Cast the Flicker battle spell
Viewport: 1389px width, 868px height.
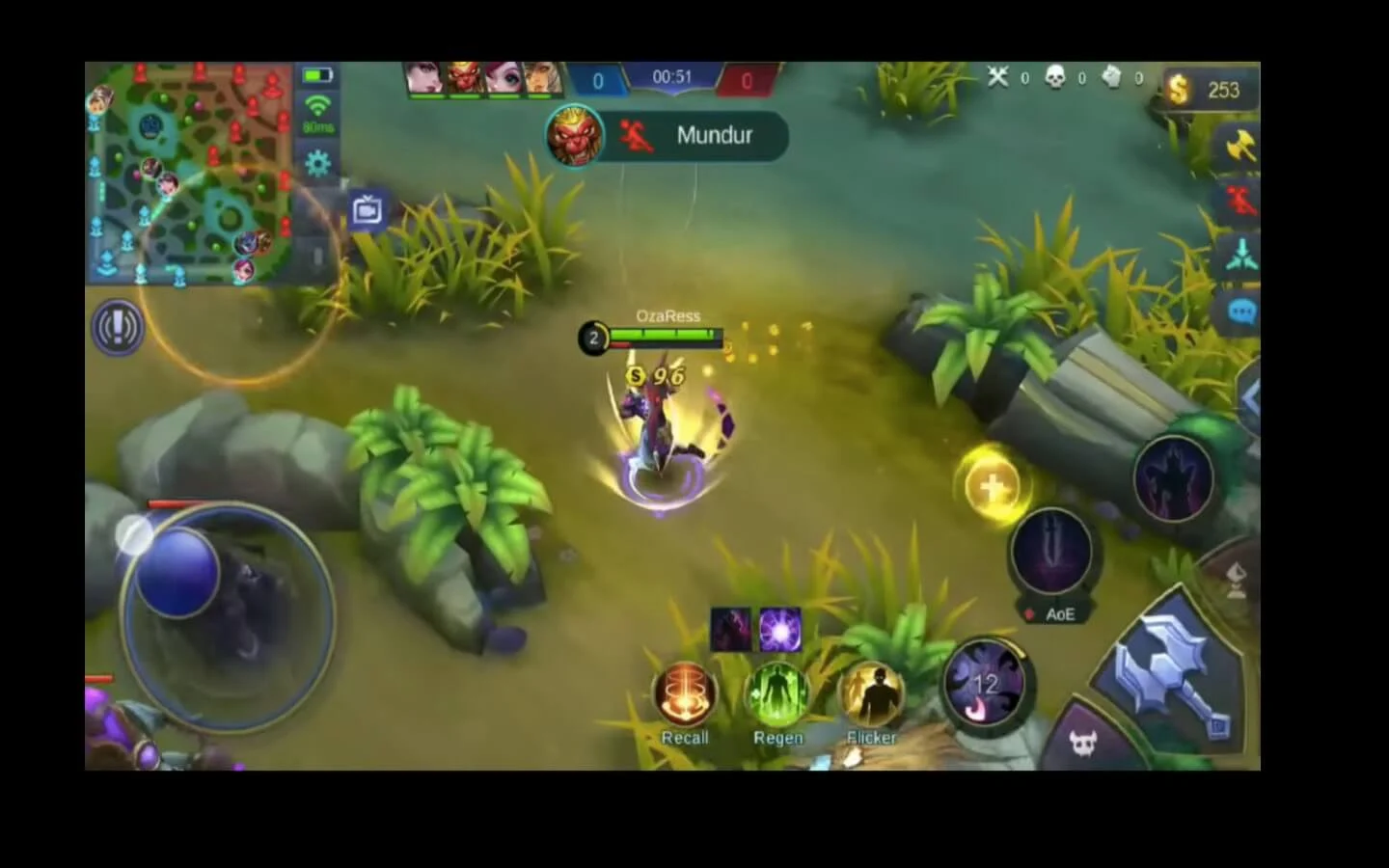871,696
